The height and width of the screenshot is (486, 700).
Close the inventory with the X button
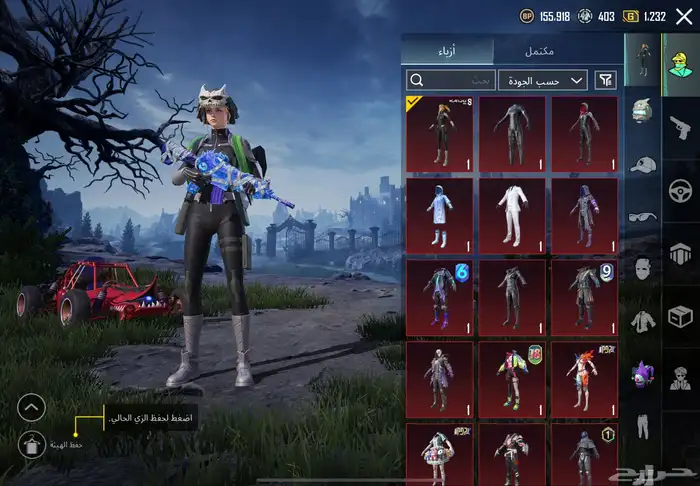point(683,16)
